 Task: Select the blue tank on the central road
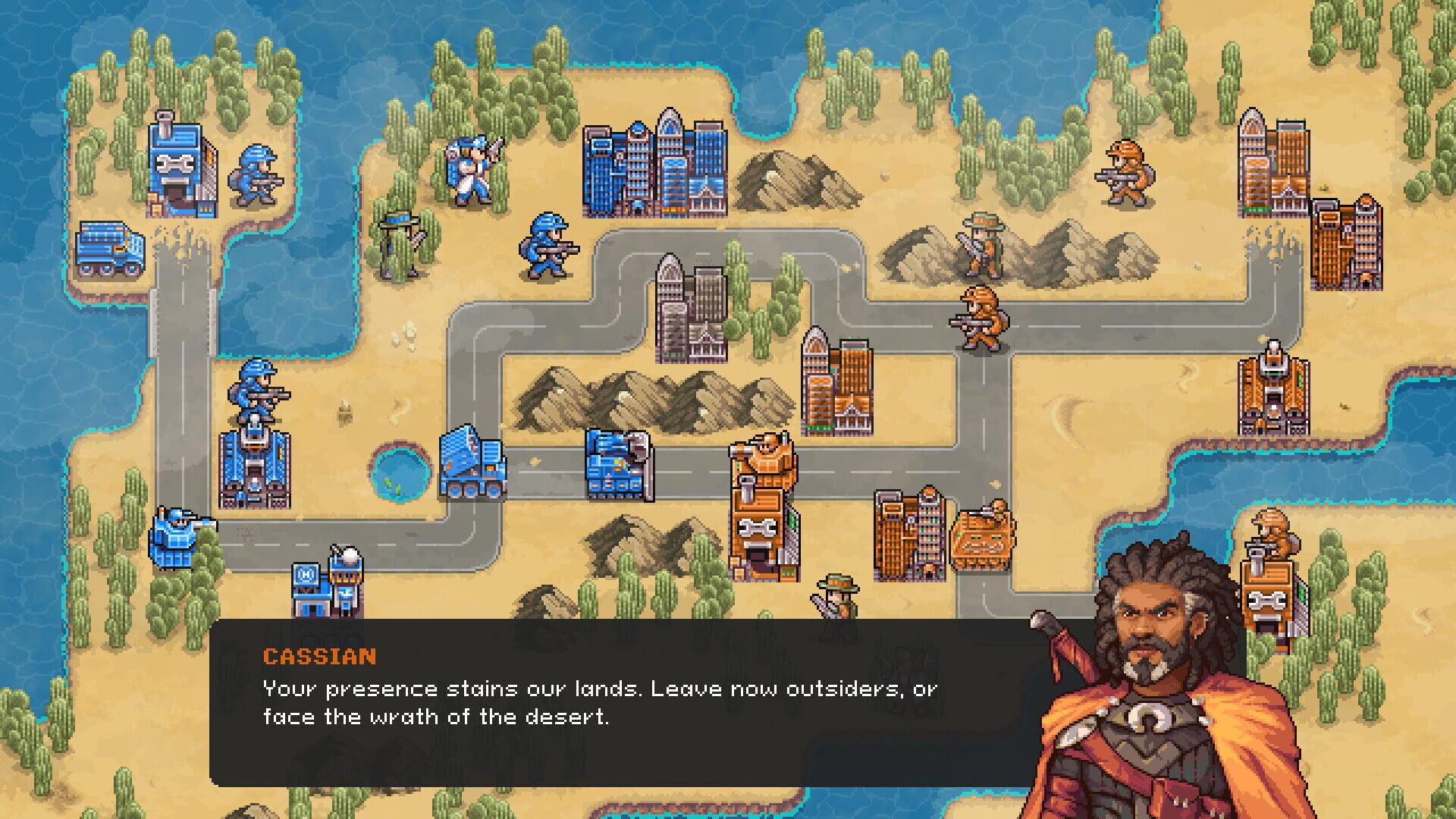(x=614, y=466)
